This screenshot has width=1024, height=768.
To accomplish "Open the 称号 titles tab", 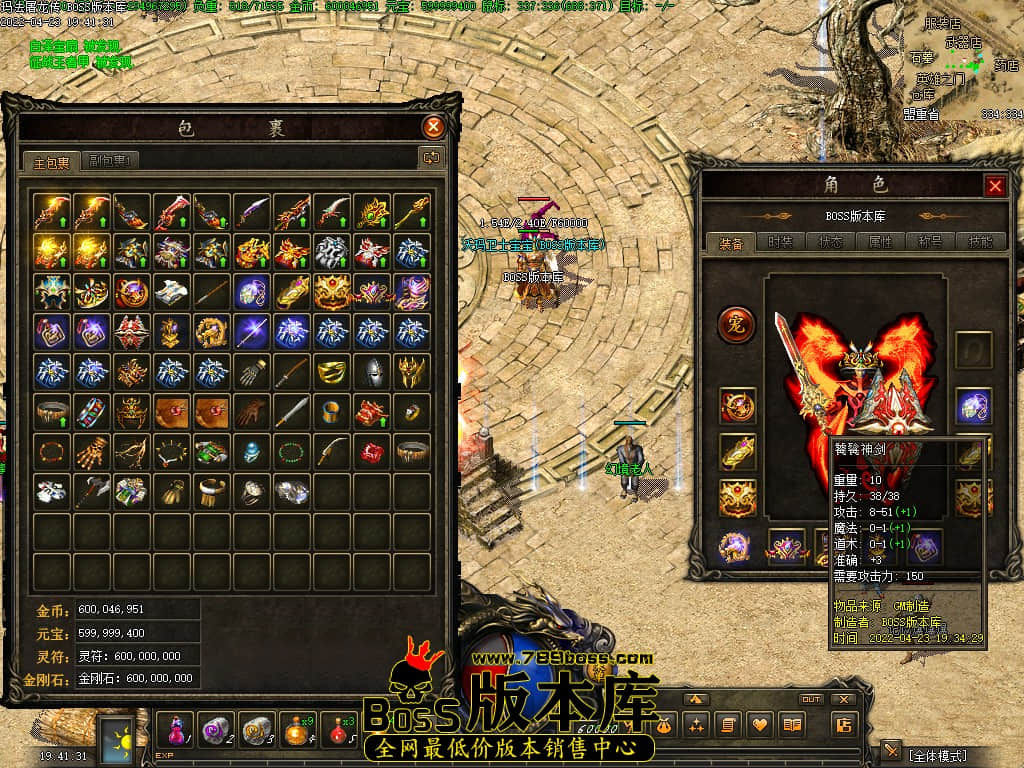I will 929,242.
